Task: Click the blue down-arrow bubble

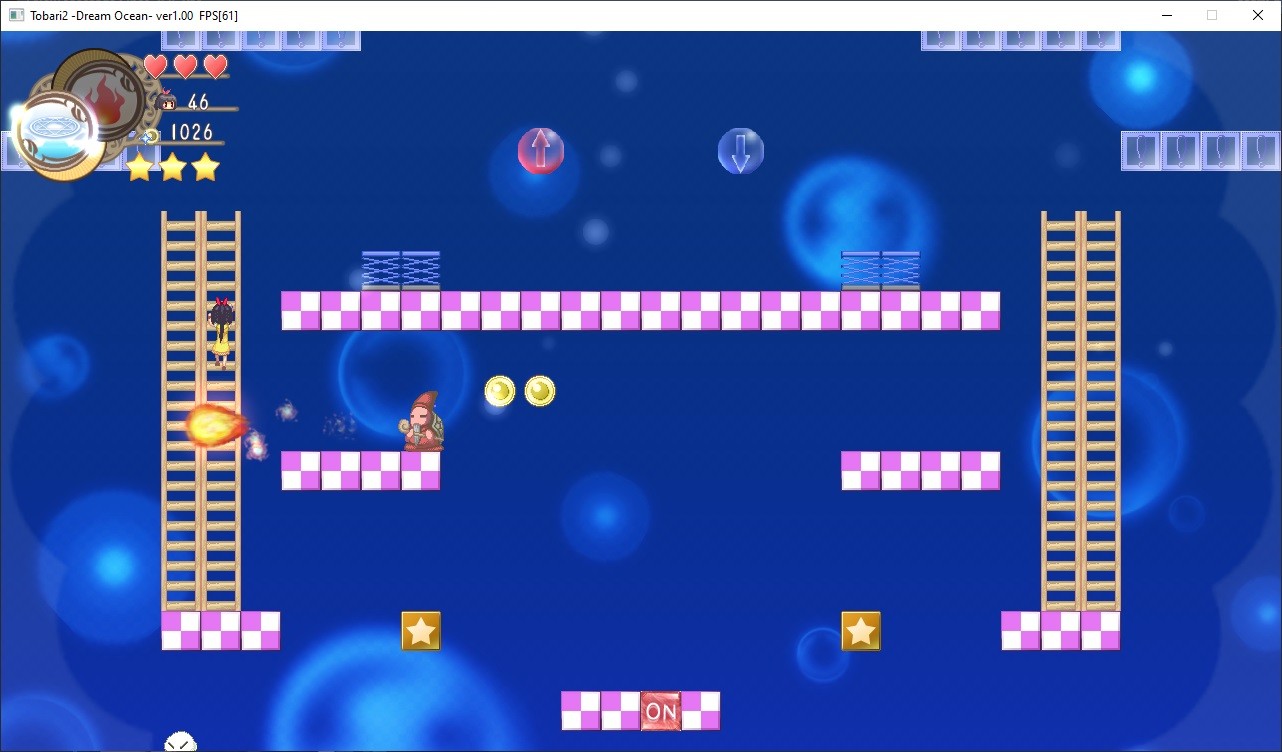Action: 740,150
